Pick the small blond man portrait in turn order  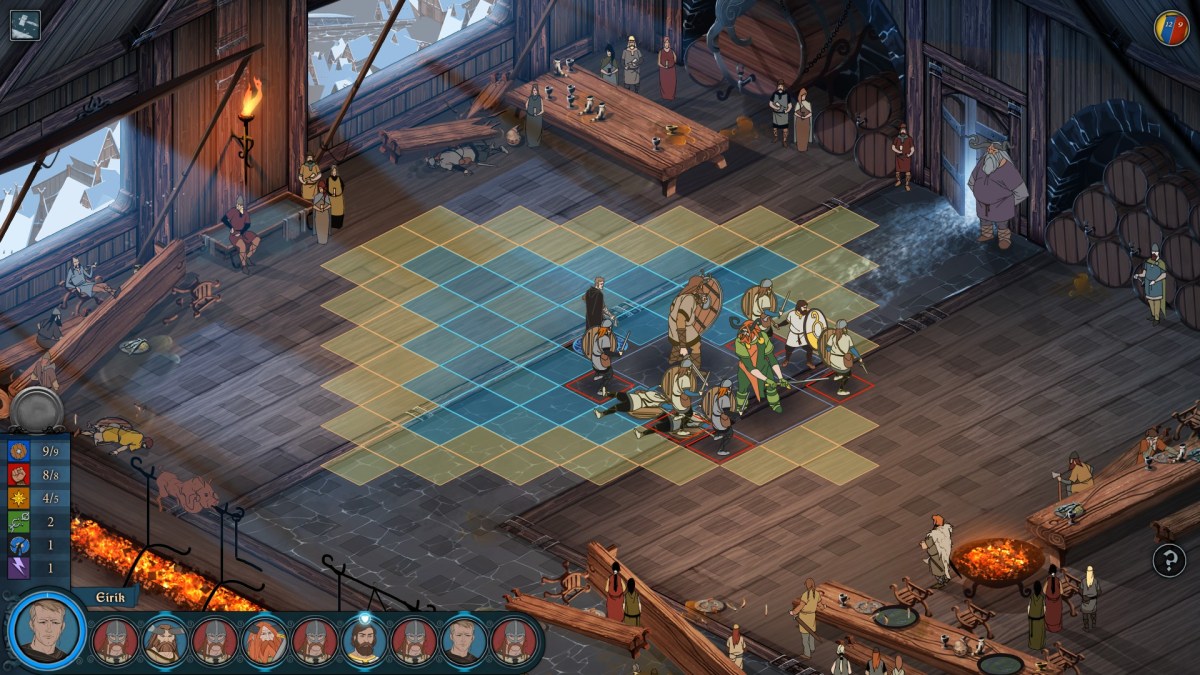[464, 641]
